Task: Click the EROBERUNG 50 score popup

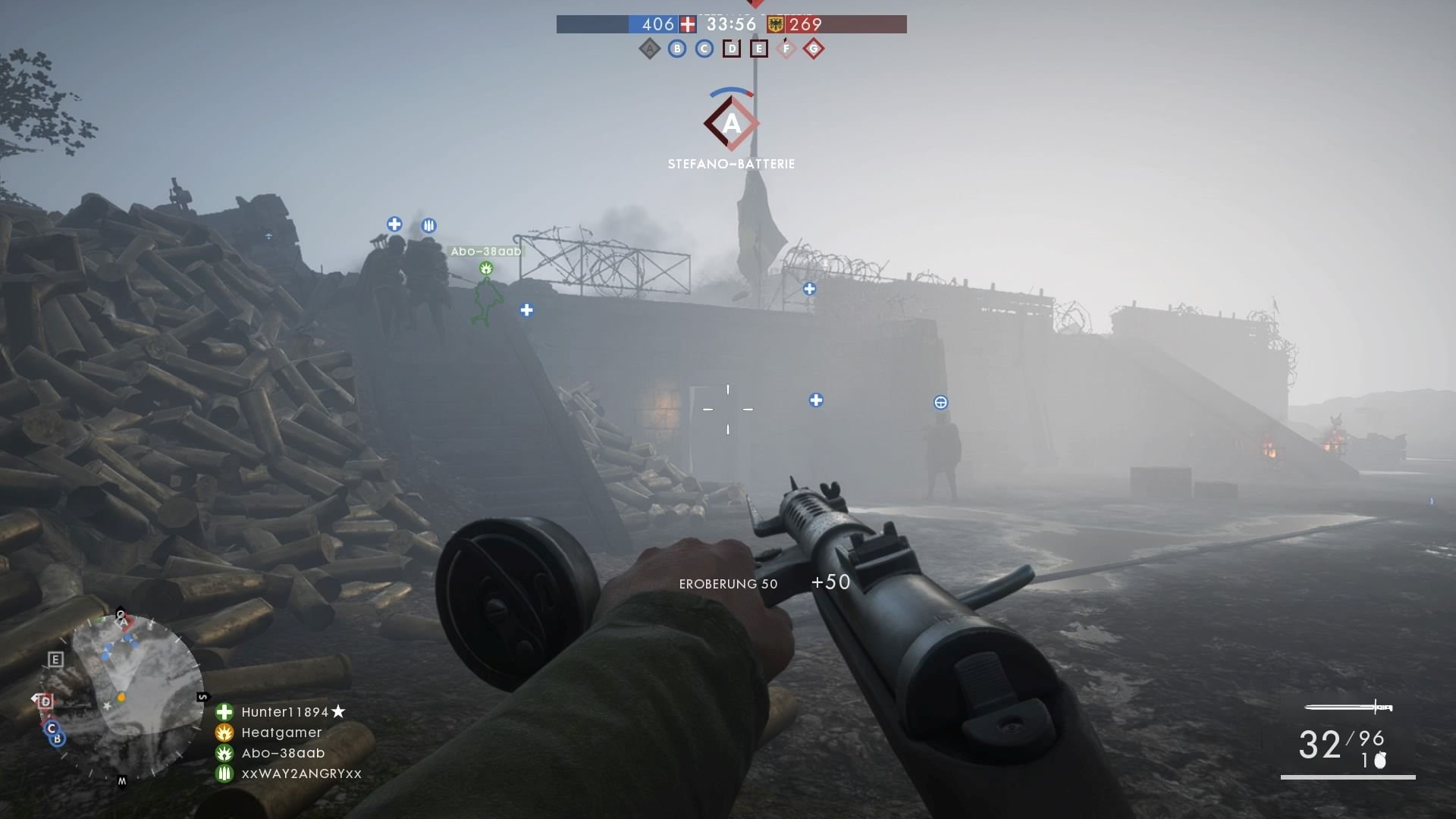Action: [727, 583]
